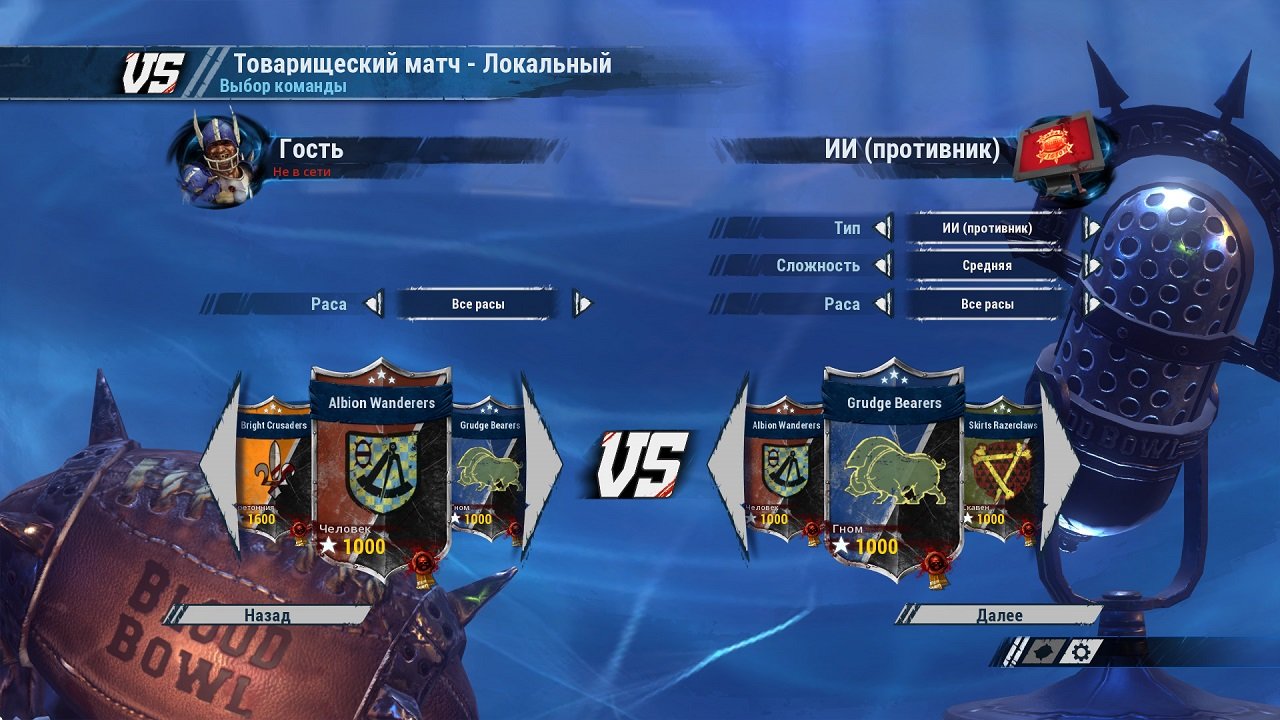Click the Albion Wanderers mini shield on AI side
Image resolution: width=1280 pixels, height=720 pixels.
point(785,465)
